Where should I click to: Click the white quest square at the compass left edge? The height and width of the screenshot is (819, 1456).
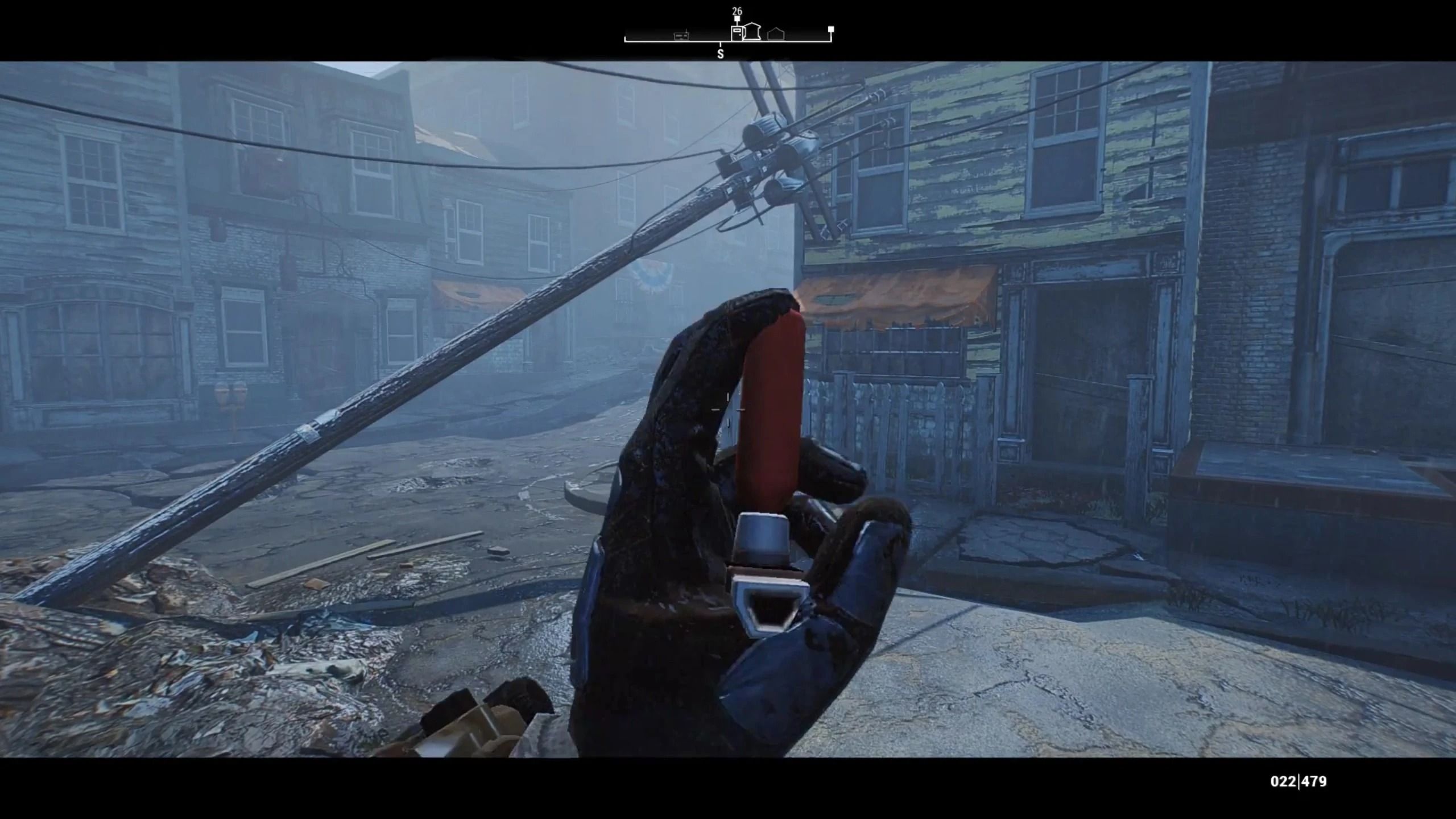626,40
